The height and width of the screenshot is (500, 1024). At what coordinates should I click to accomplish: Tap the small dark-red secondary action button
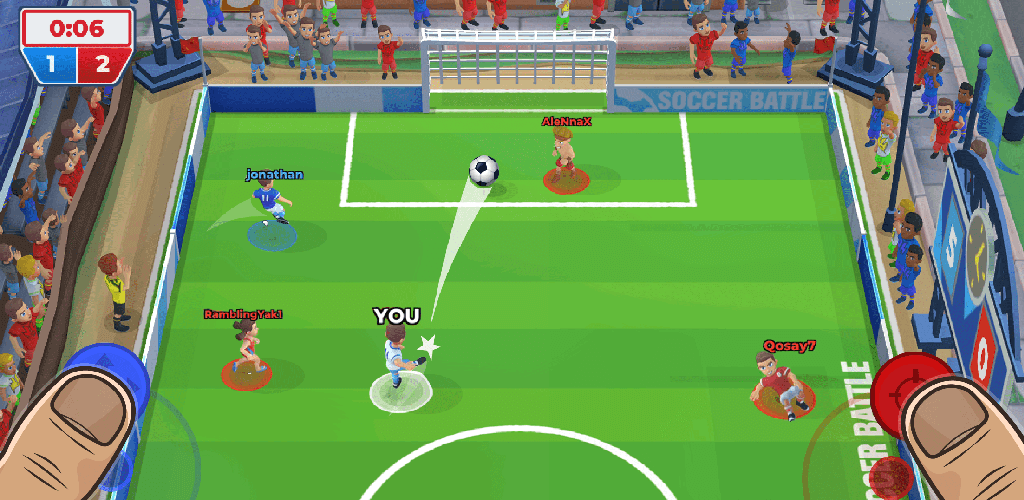(x=884, y=474)
